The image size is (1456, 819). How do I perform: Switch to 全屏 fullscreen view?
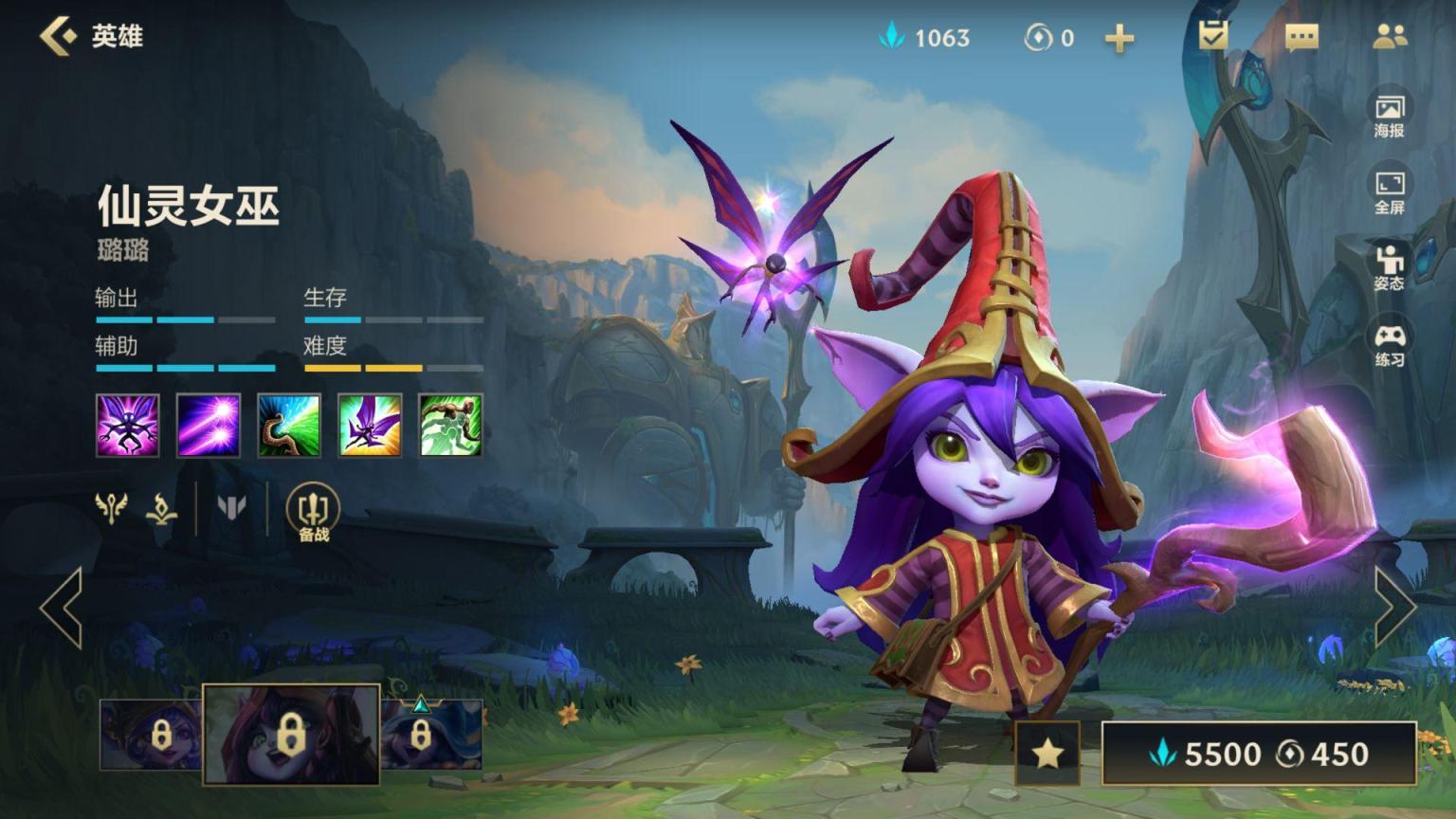pyautogui.click(x=1389, y=192)
